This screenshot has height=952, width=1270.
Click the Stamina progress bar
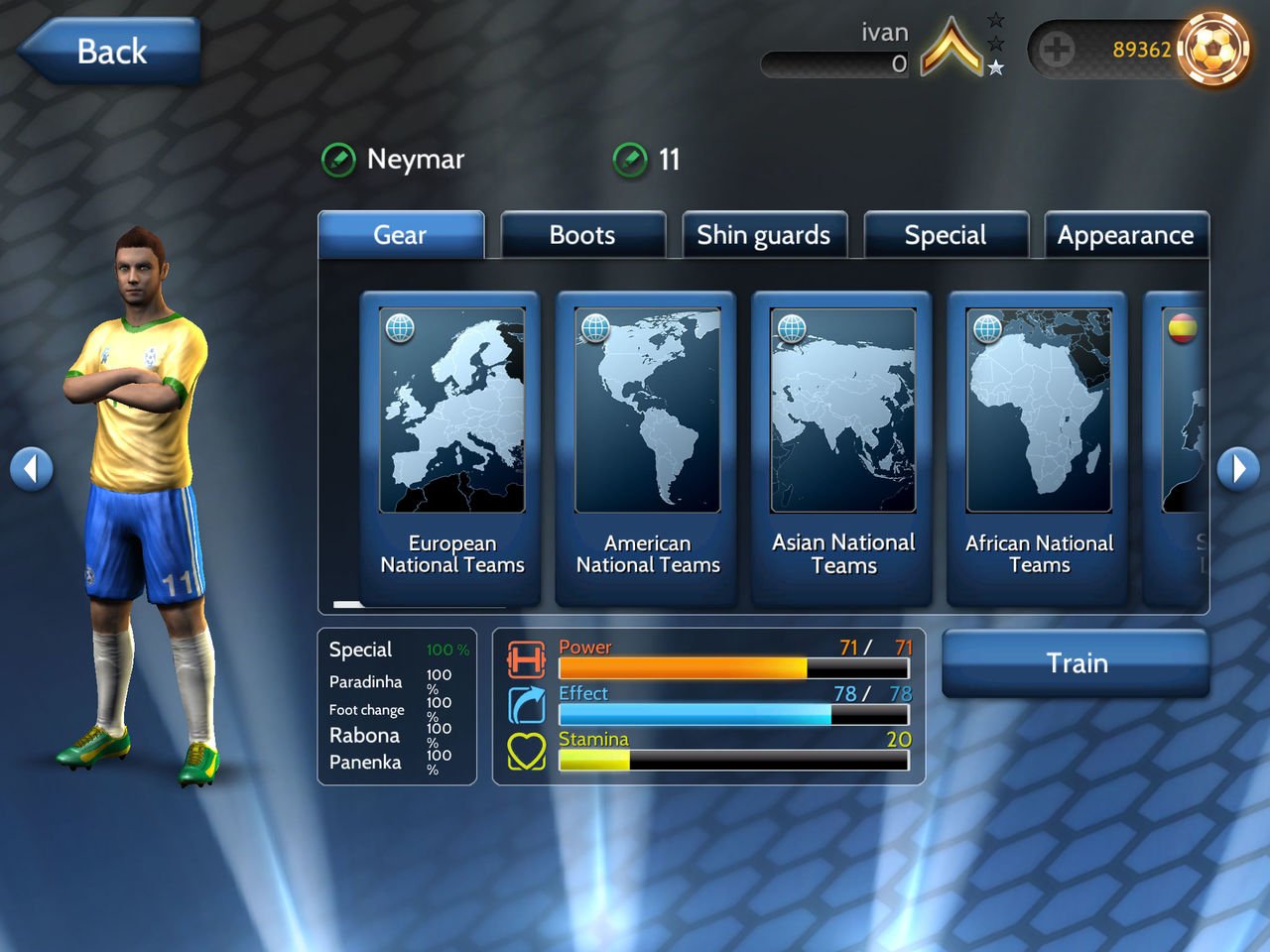732,761
